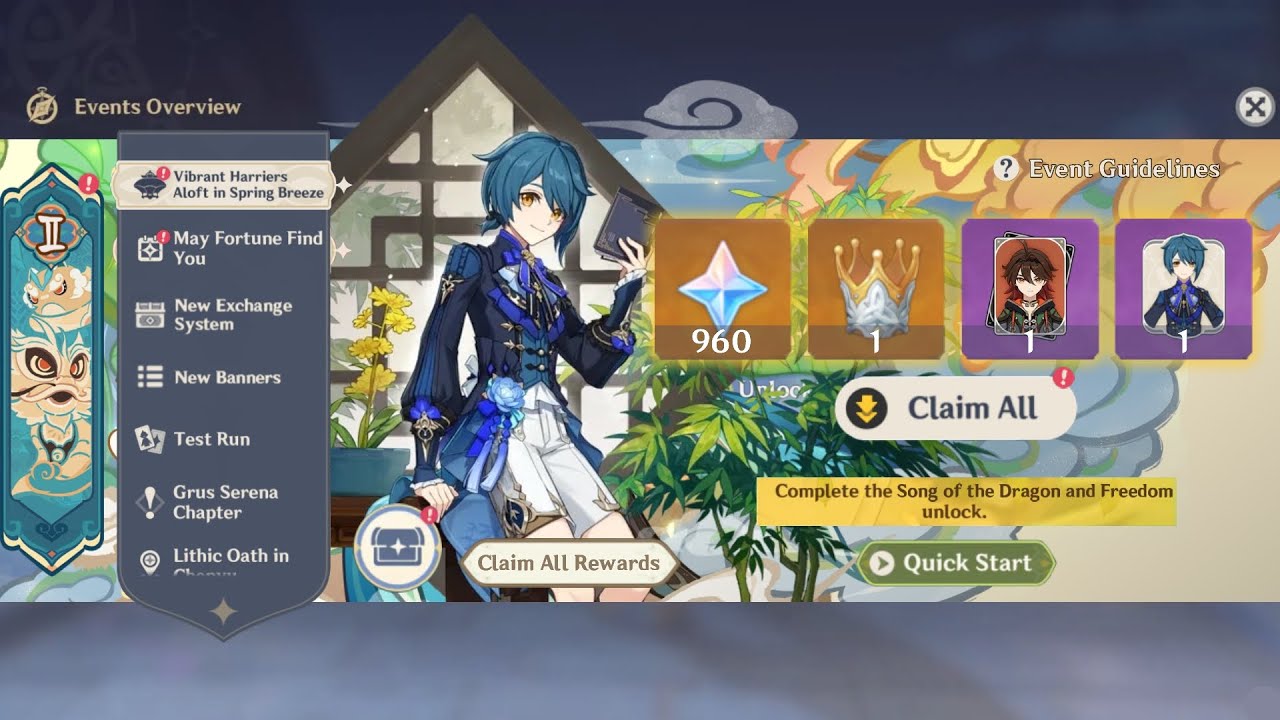
Task: Inspect the crown reward slot
Action: 876,290
